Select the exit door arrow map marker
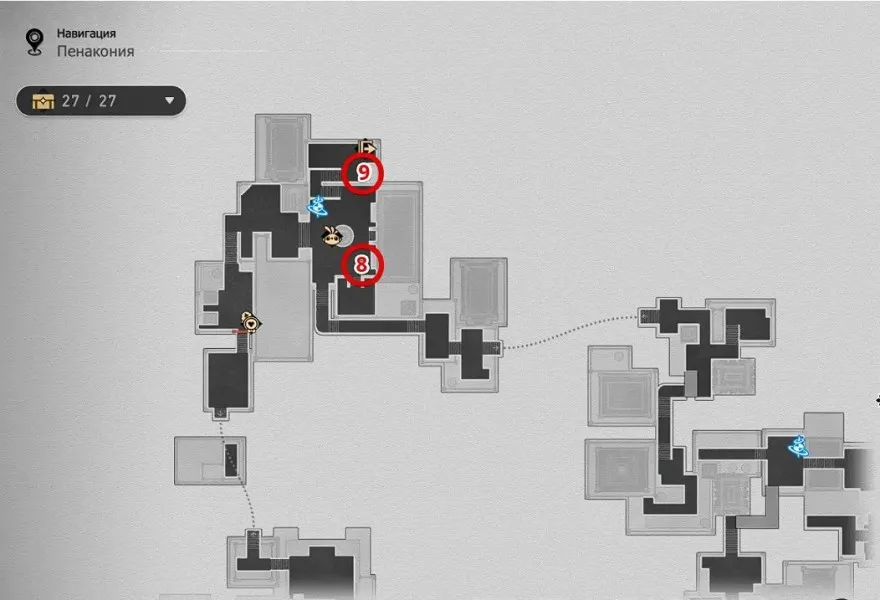This screenshot has width=880, height=600. (x=367, y=147)
